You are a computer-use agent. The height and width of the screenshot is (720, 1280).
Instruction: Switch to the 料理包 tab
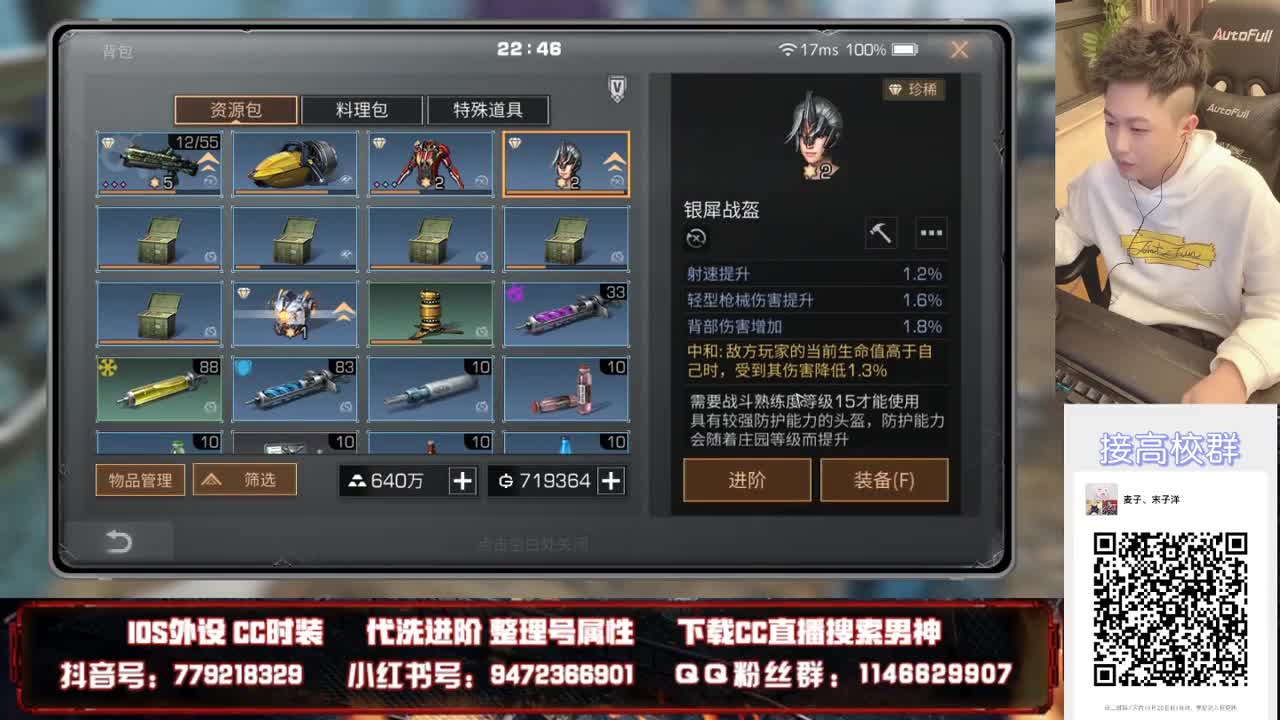pos(363,110)
